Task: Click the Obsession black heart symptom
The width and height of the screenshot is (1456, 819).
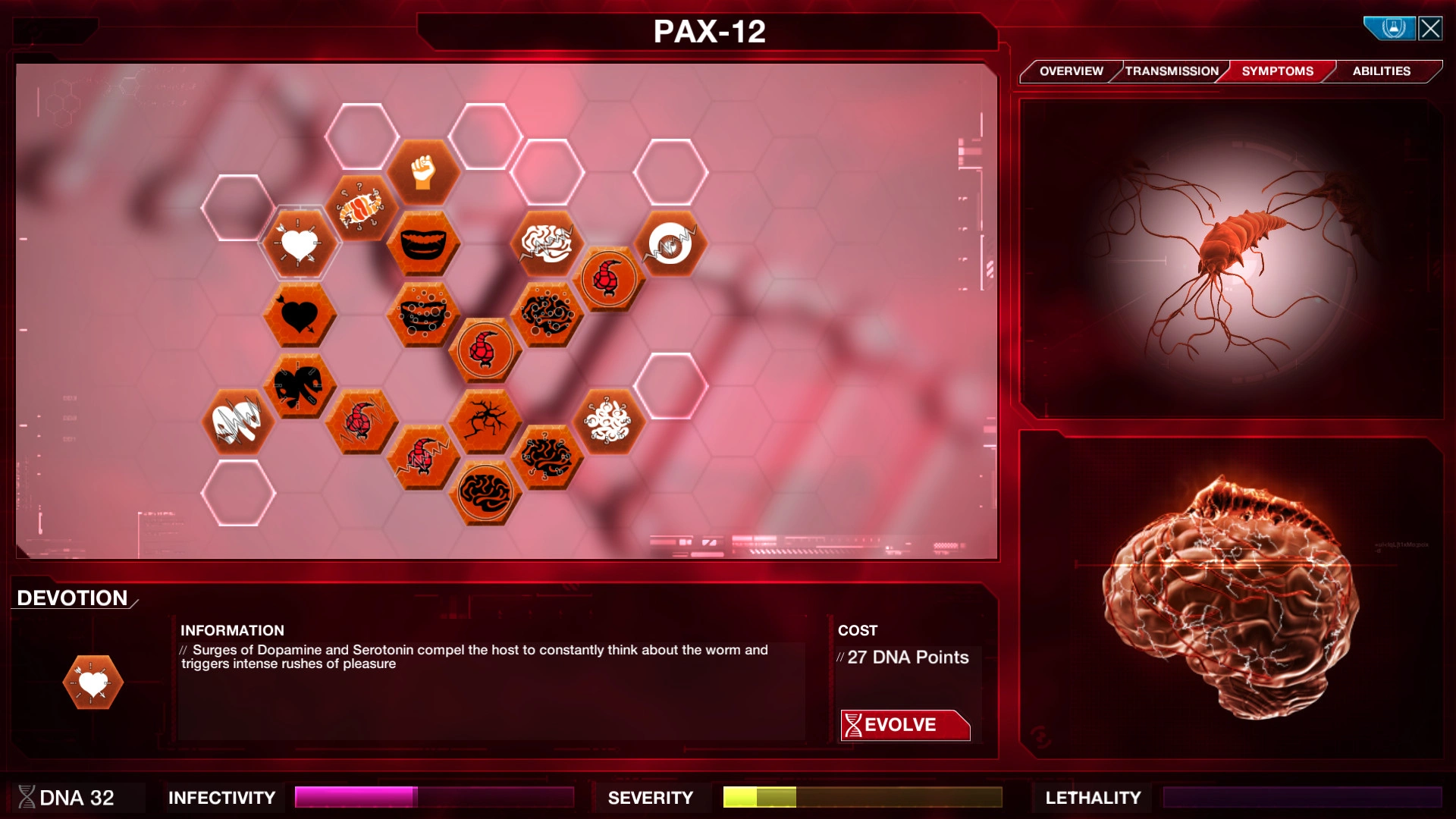Action: pos(298,313)
